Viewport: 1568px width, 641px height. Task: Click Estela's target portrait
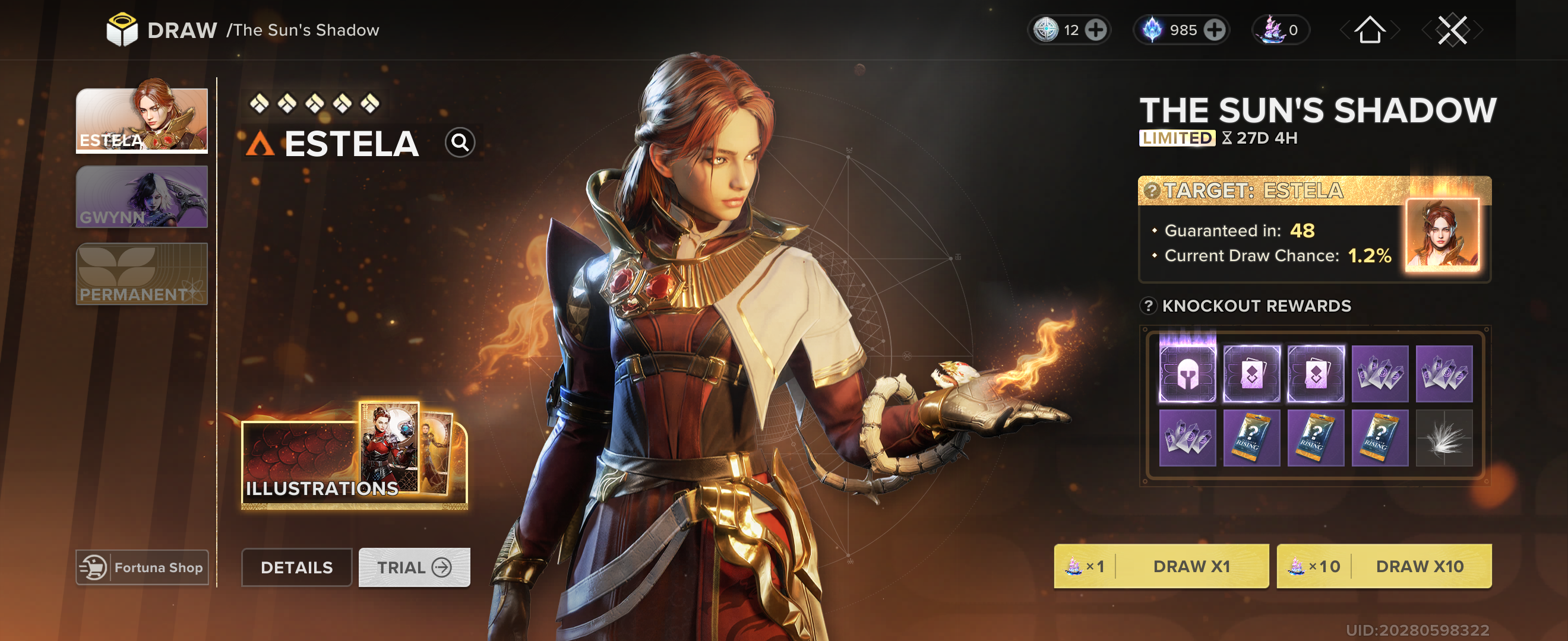[x=1441, y=235]
